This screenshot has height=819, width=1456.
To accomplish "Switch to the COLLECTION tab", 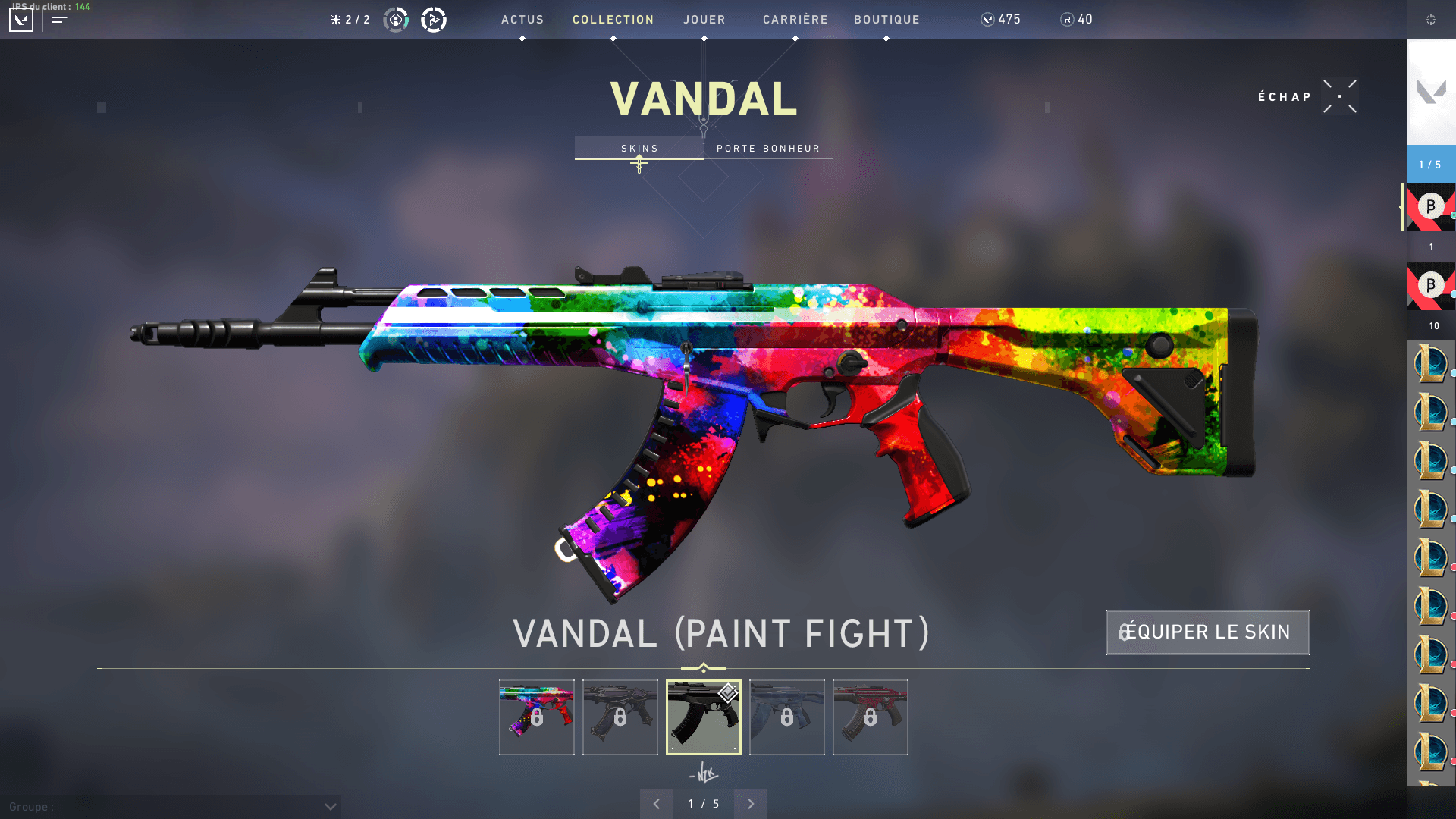I will coord(613,20).
